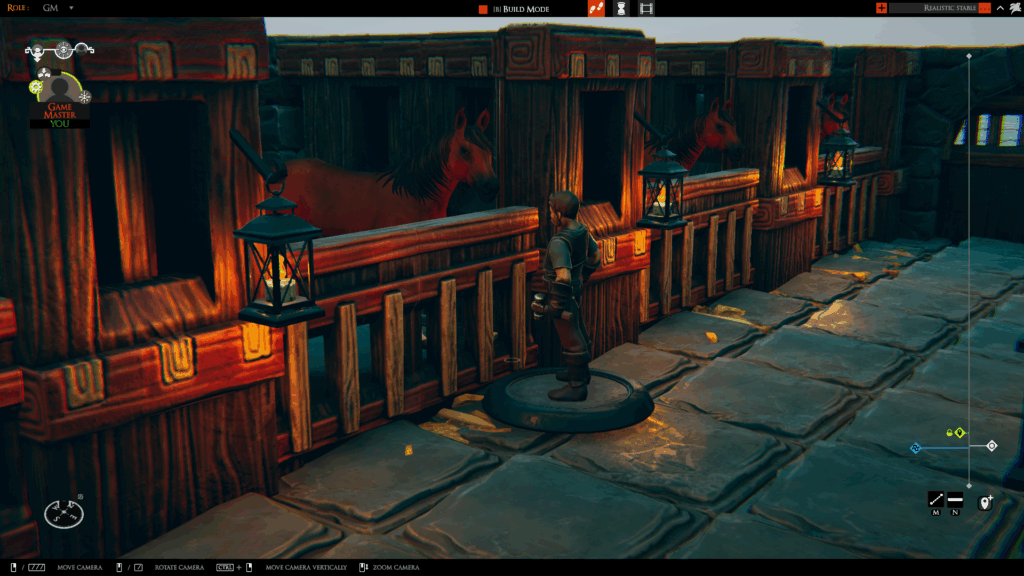Viewport: 1024px width, 576px height.
Task: Click the green gear on the player portrait
Action: coord(36,88)
